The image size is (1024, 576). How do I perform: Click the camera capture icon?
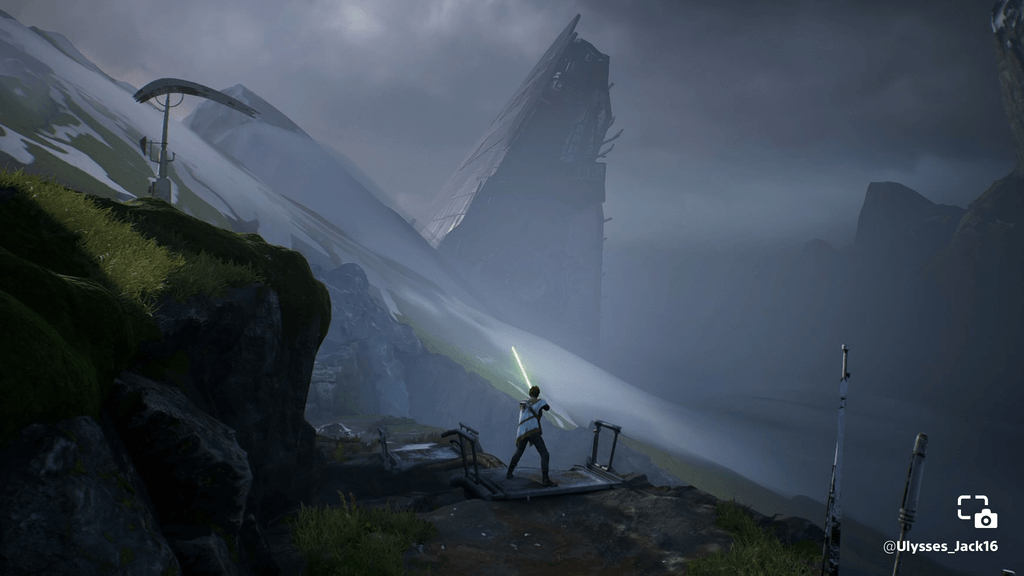[977, 511]
